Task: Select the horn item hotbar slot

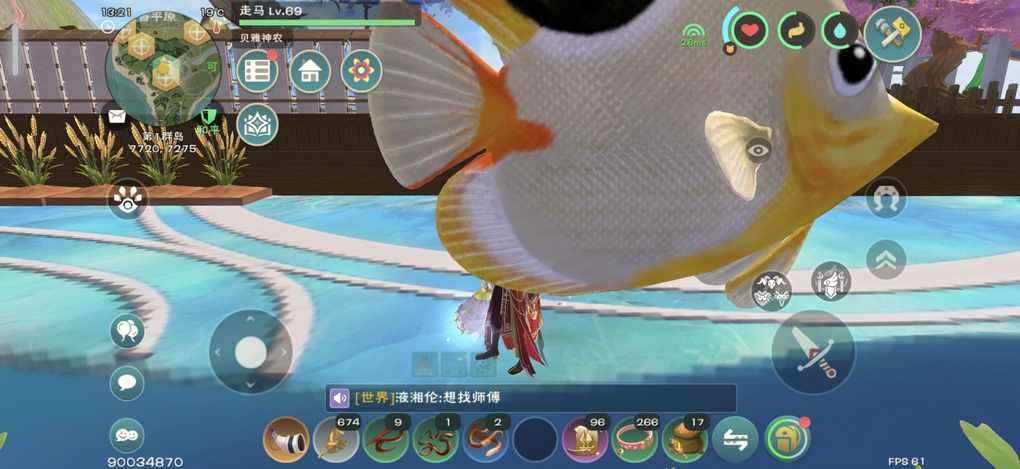Action: click(x=286, y=439)
